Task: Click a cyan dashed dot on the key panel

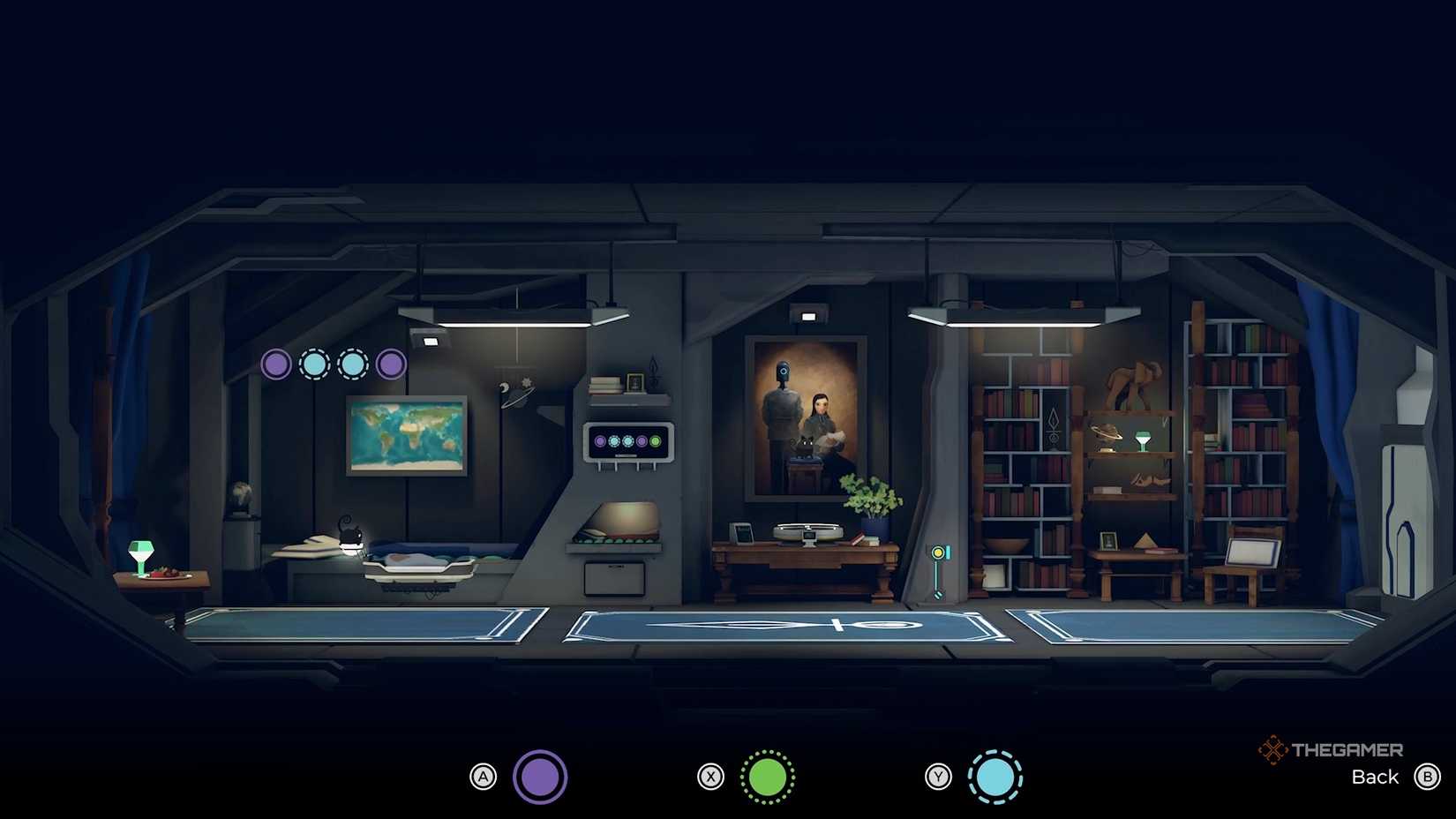Action: [615, 440]
